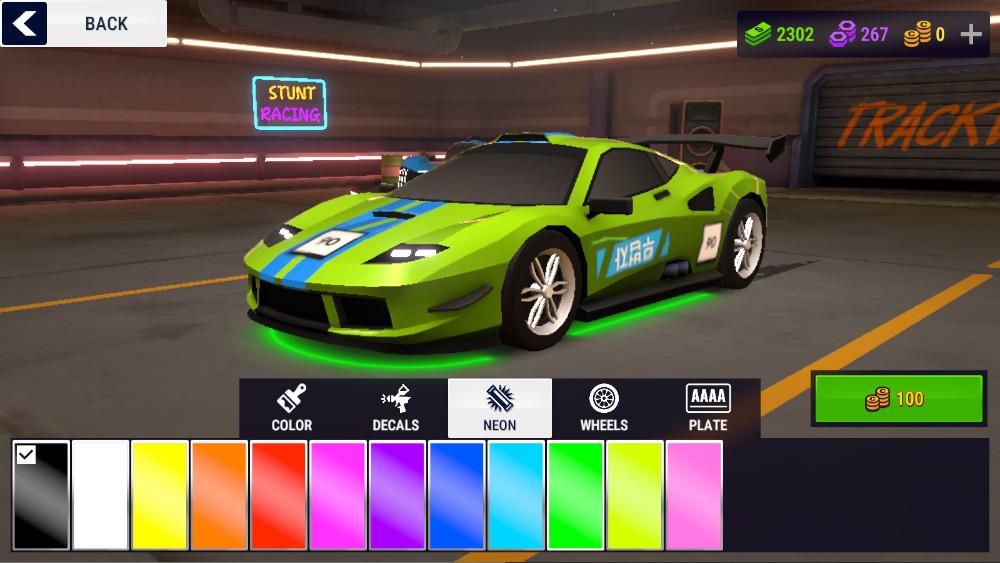Open the DECALS tab

(396, 408)
